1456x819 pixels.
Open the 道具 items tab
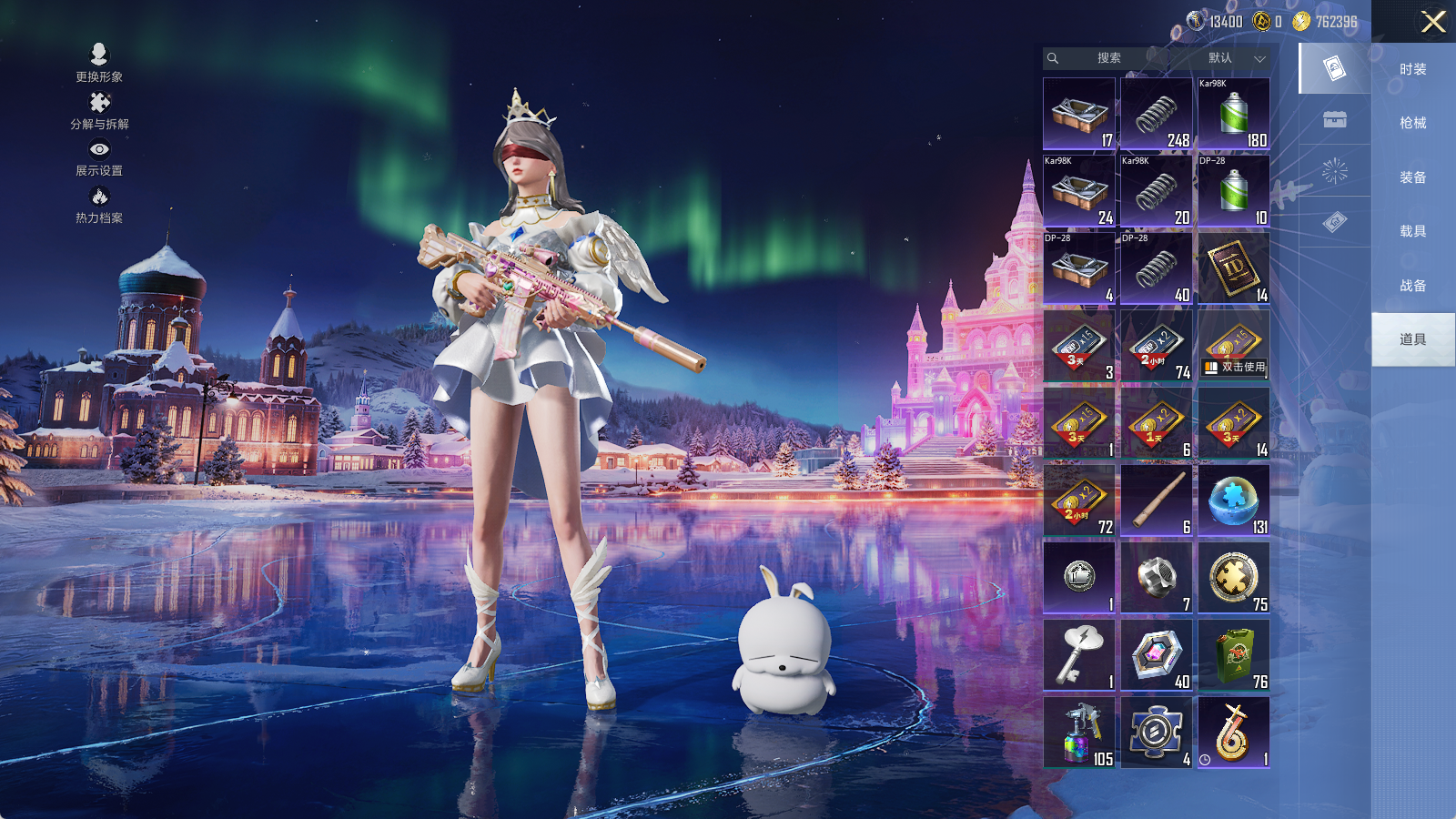(x=1412, y=339)
